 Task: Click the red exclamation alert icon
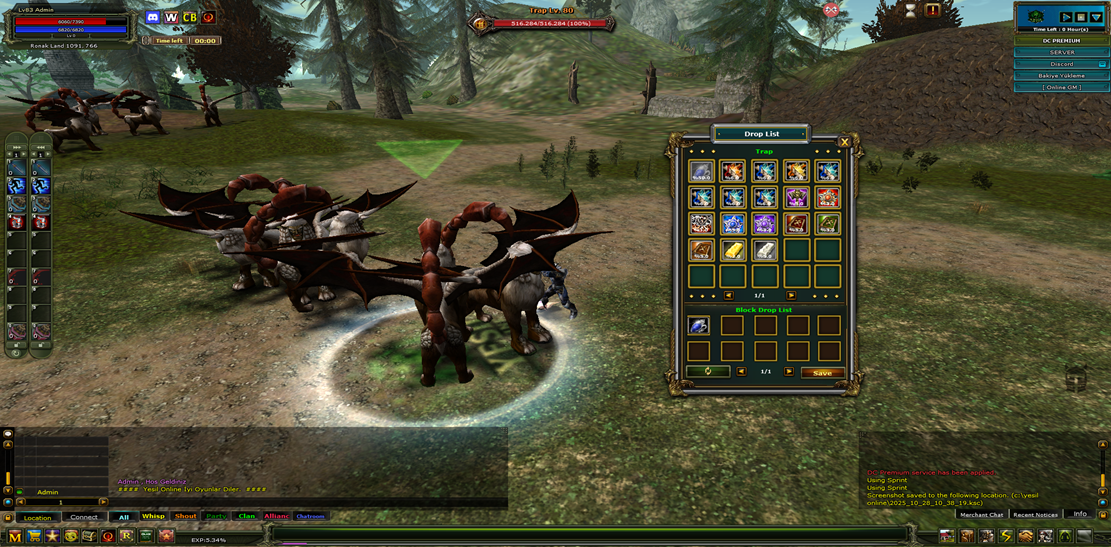(x=932, y=11)
